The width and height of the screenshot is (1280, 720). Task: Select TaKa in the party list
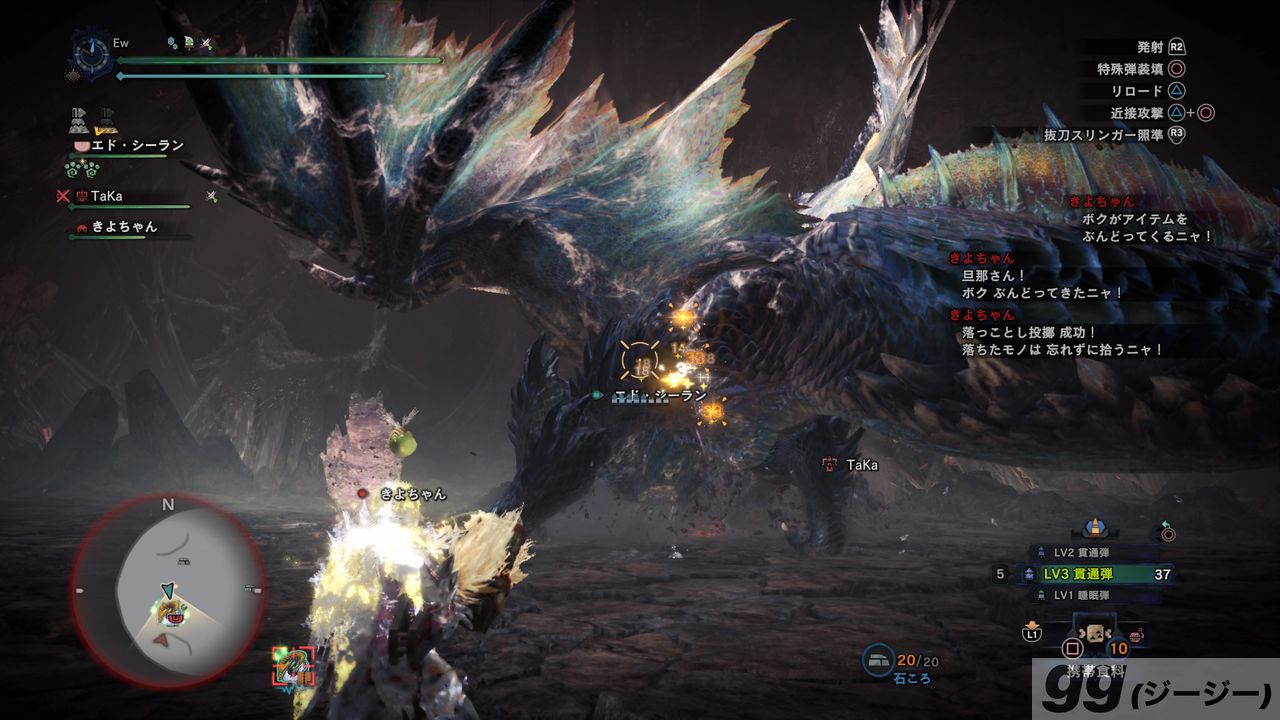point(106,197)
